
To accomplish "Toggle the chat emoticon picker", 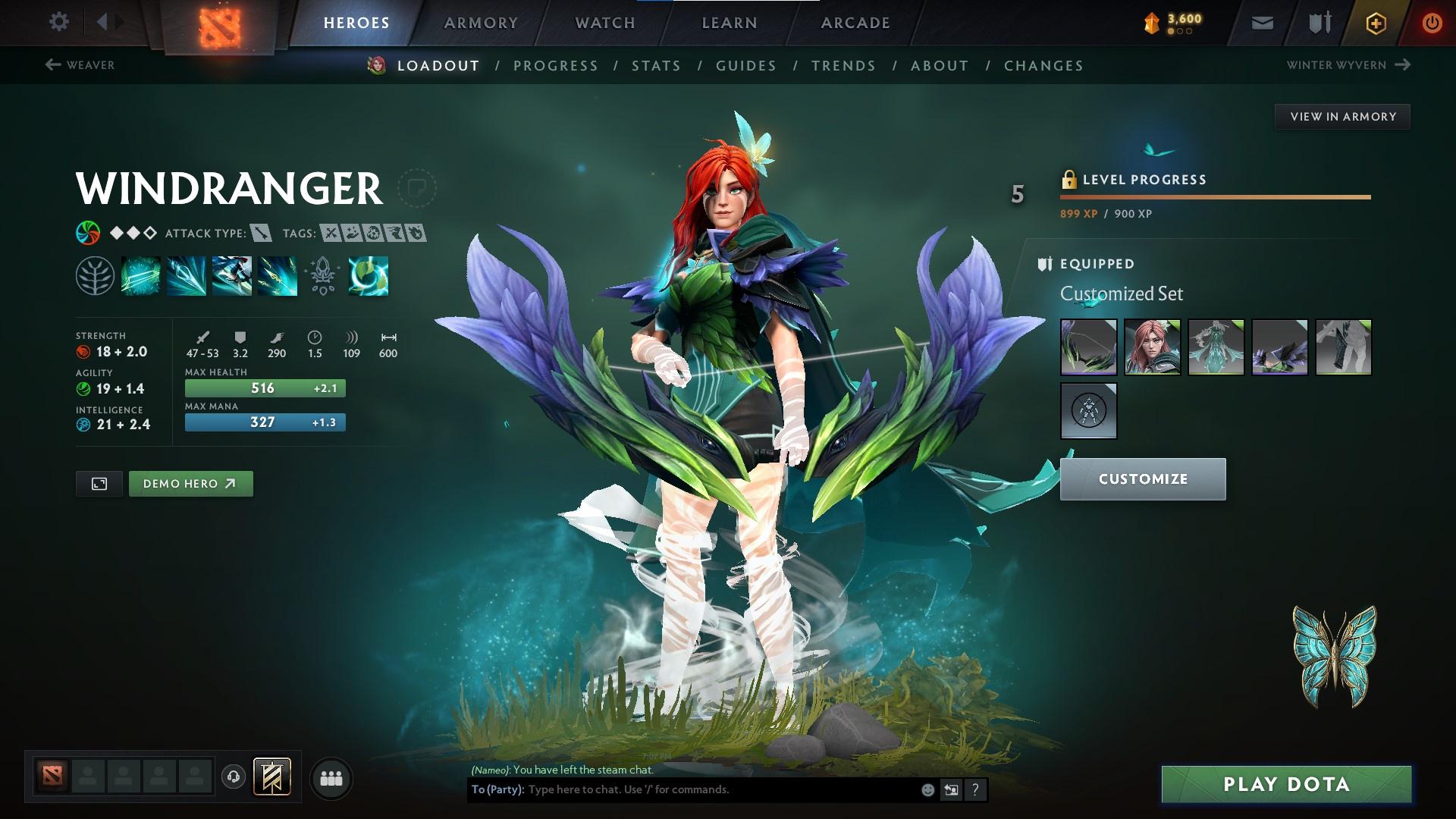I will (927, 789).
